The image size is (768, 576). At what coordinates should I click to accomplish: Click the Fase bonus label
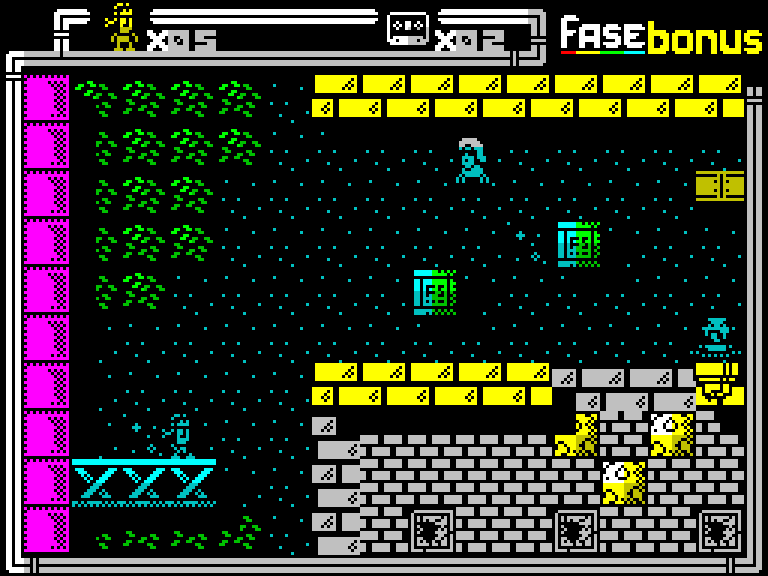point(661,36)
